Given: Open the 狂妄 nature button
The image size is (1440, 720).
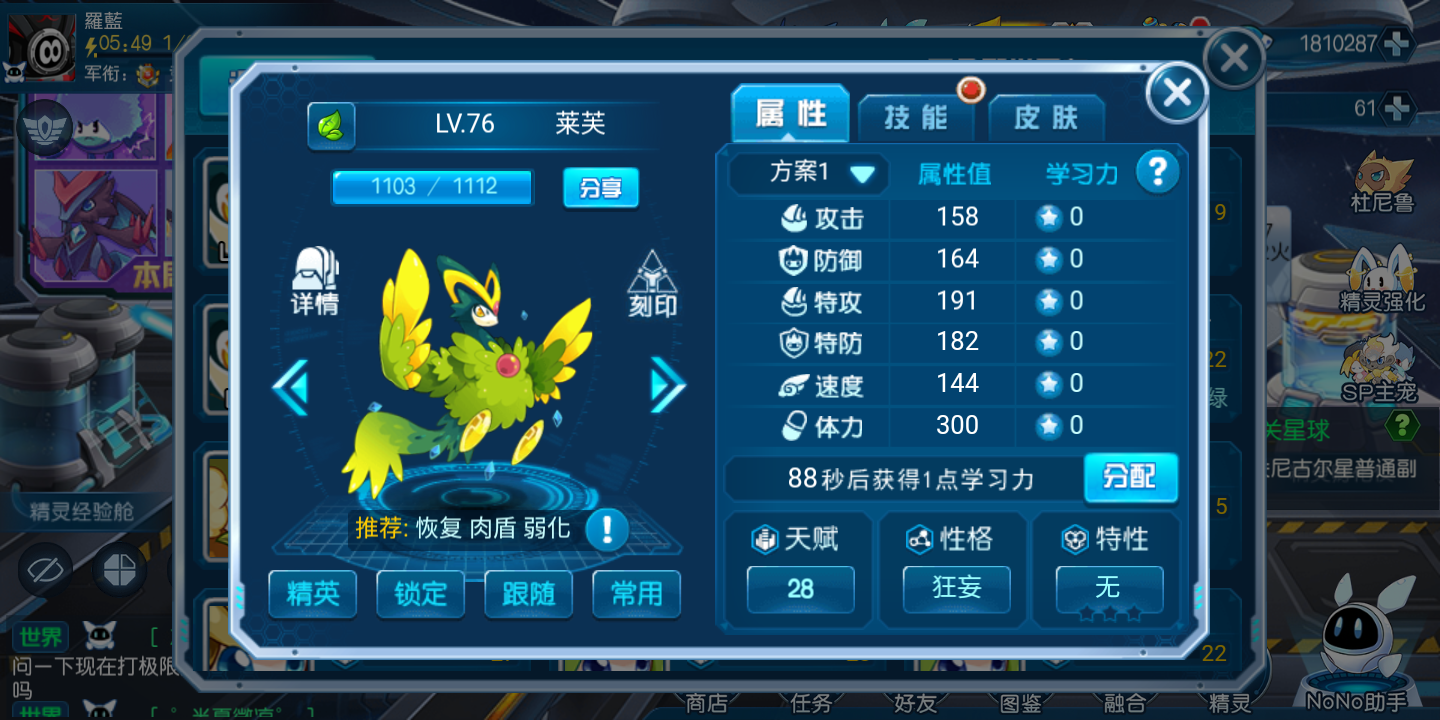Looking at the screenshot, I should point(956,589).
